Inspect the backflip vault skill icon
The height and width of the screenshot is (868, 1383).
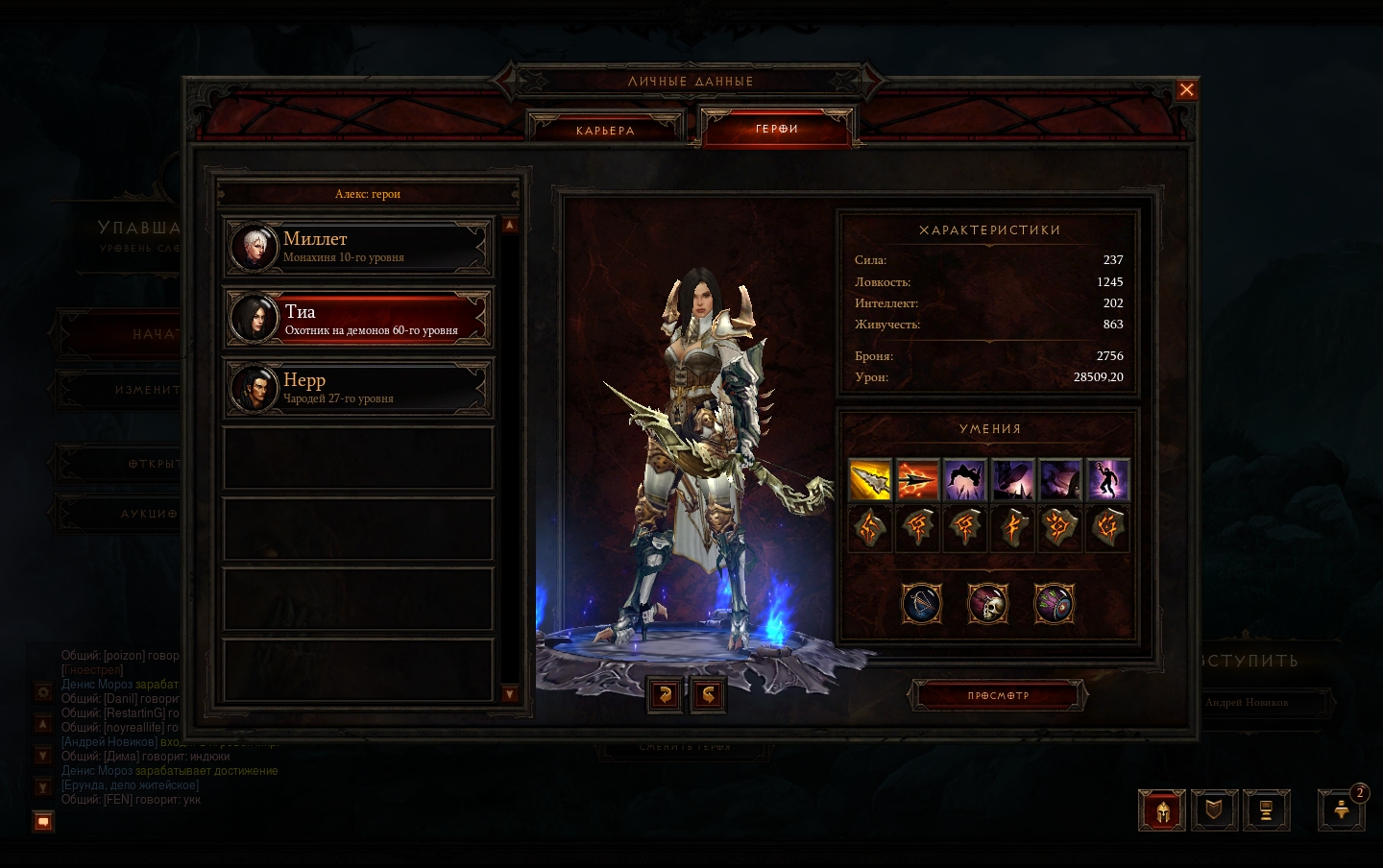tap(965, 480)
